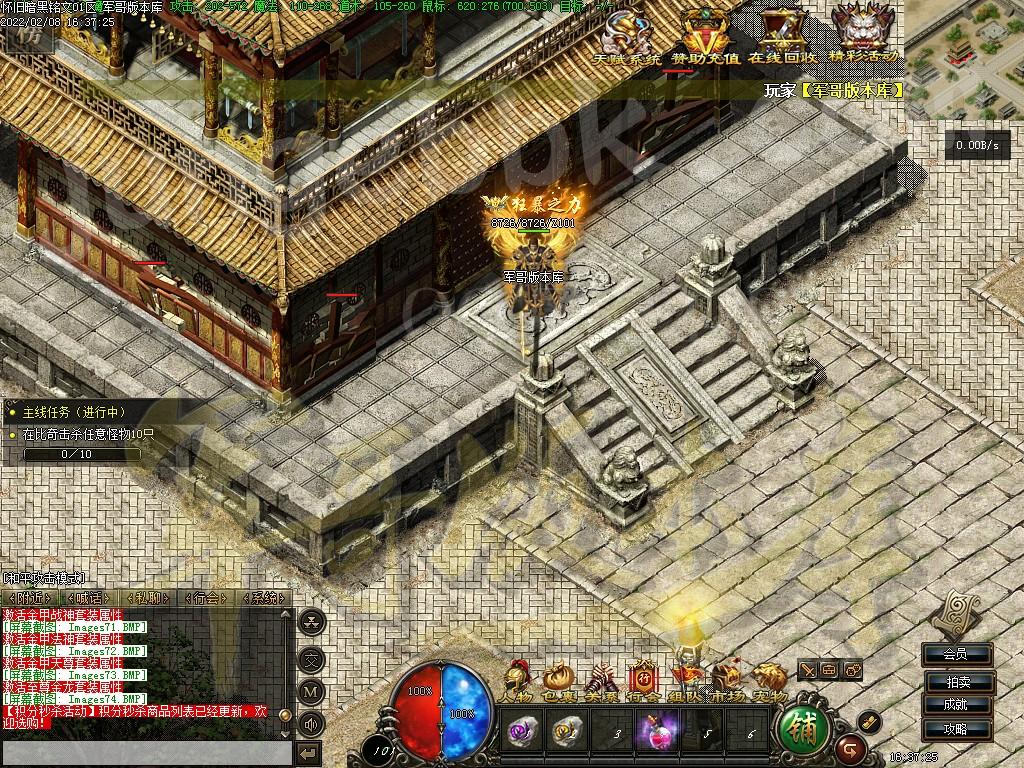Switch to the 系统 system tab
1024x768 pixels.
tap(266, 598)
